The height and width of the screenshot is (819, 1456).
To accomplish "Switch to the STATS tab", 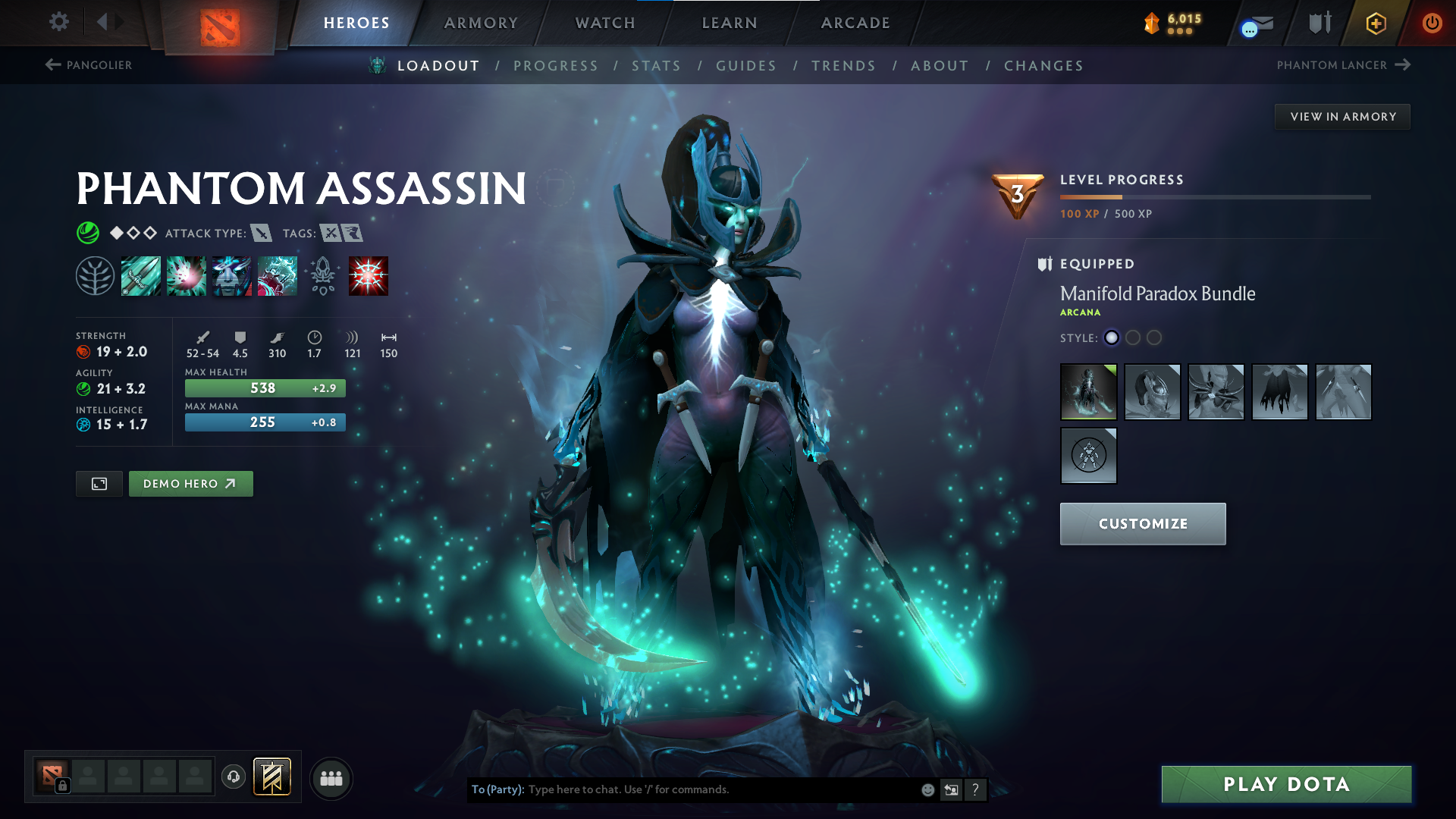I will tap(657, 65).
